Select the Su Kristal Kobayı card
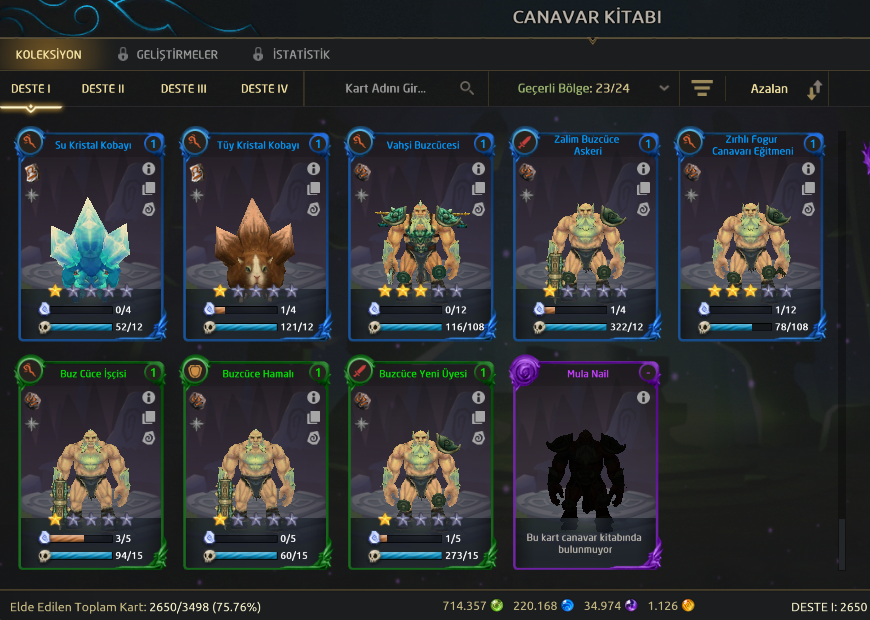This screenshot has width=870, height=620. click(x=91, y=234)
